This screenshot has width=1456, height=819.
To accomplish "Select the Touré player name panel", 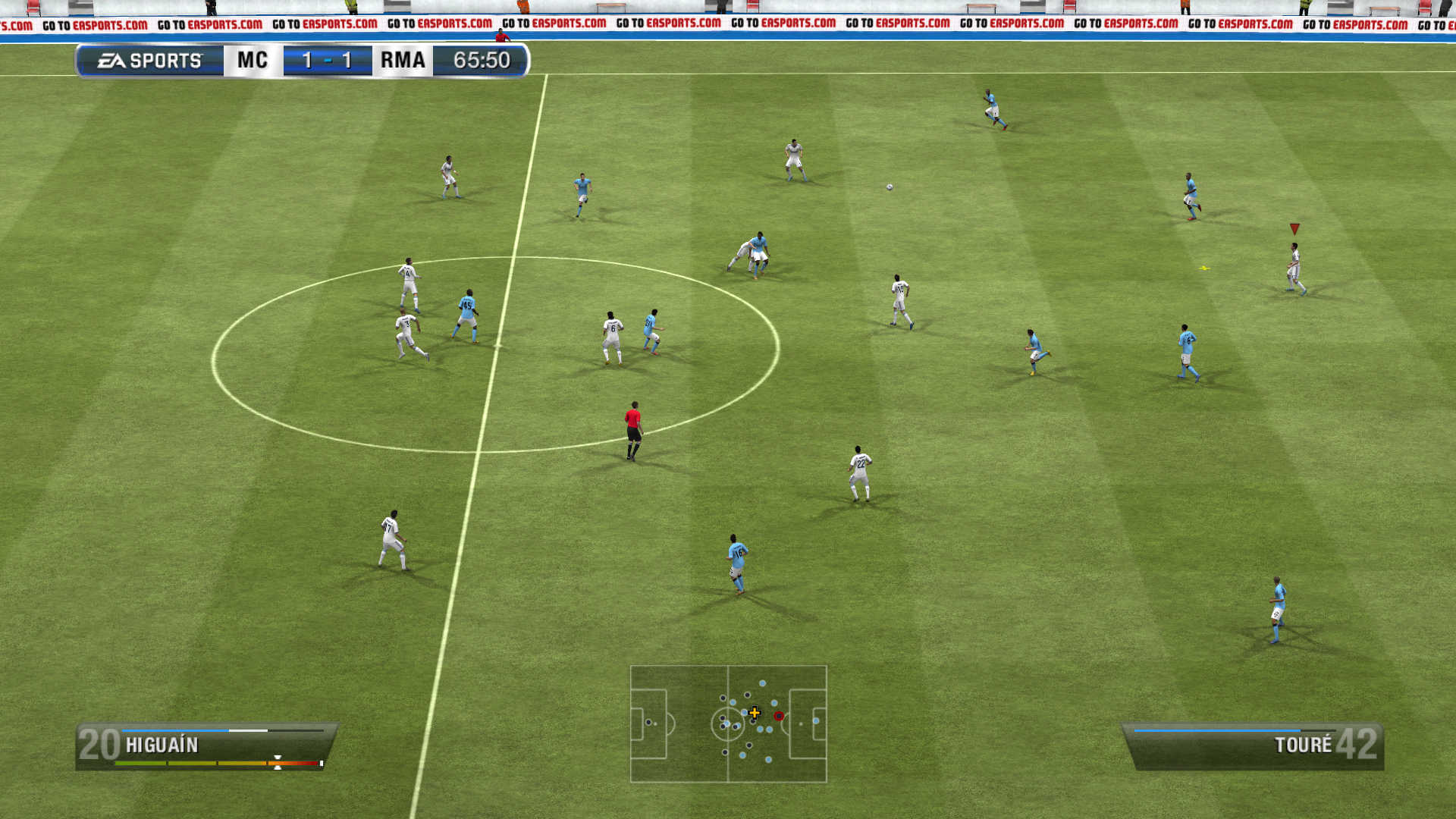I will [x=1254, y=745].
